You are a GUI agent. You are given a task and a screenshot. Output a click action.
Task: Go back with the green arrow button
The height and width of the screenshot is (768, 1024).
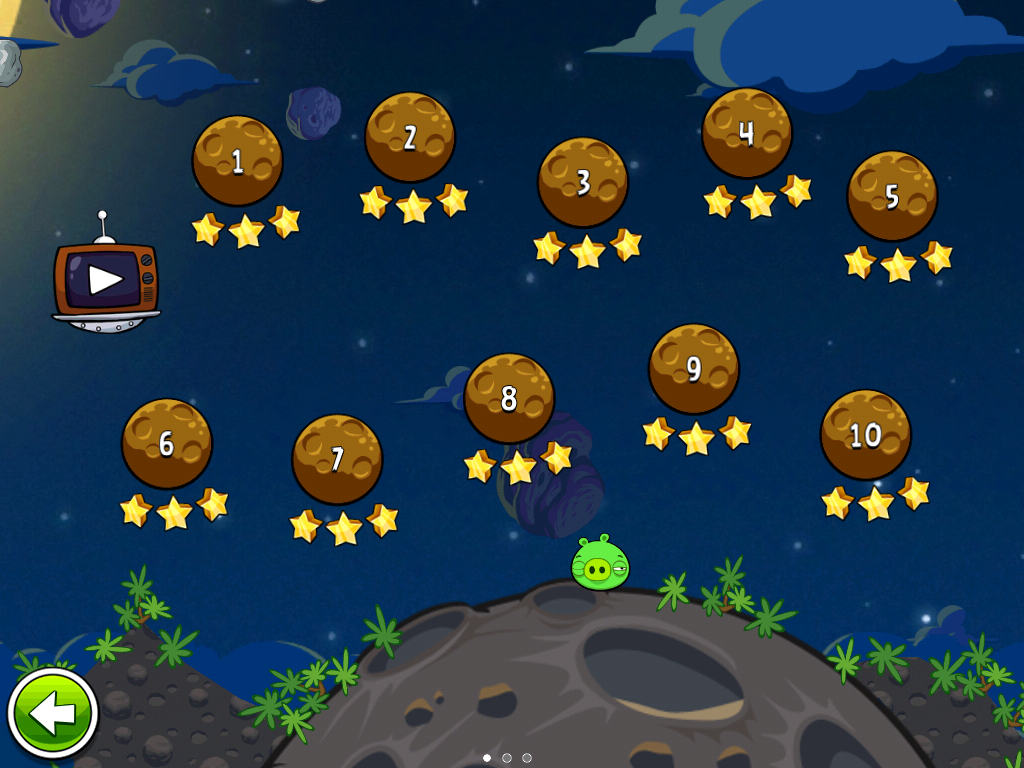[52, 714]
